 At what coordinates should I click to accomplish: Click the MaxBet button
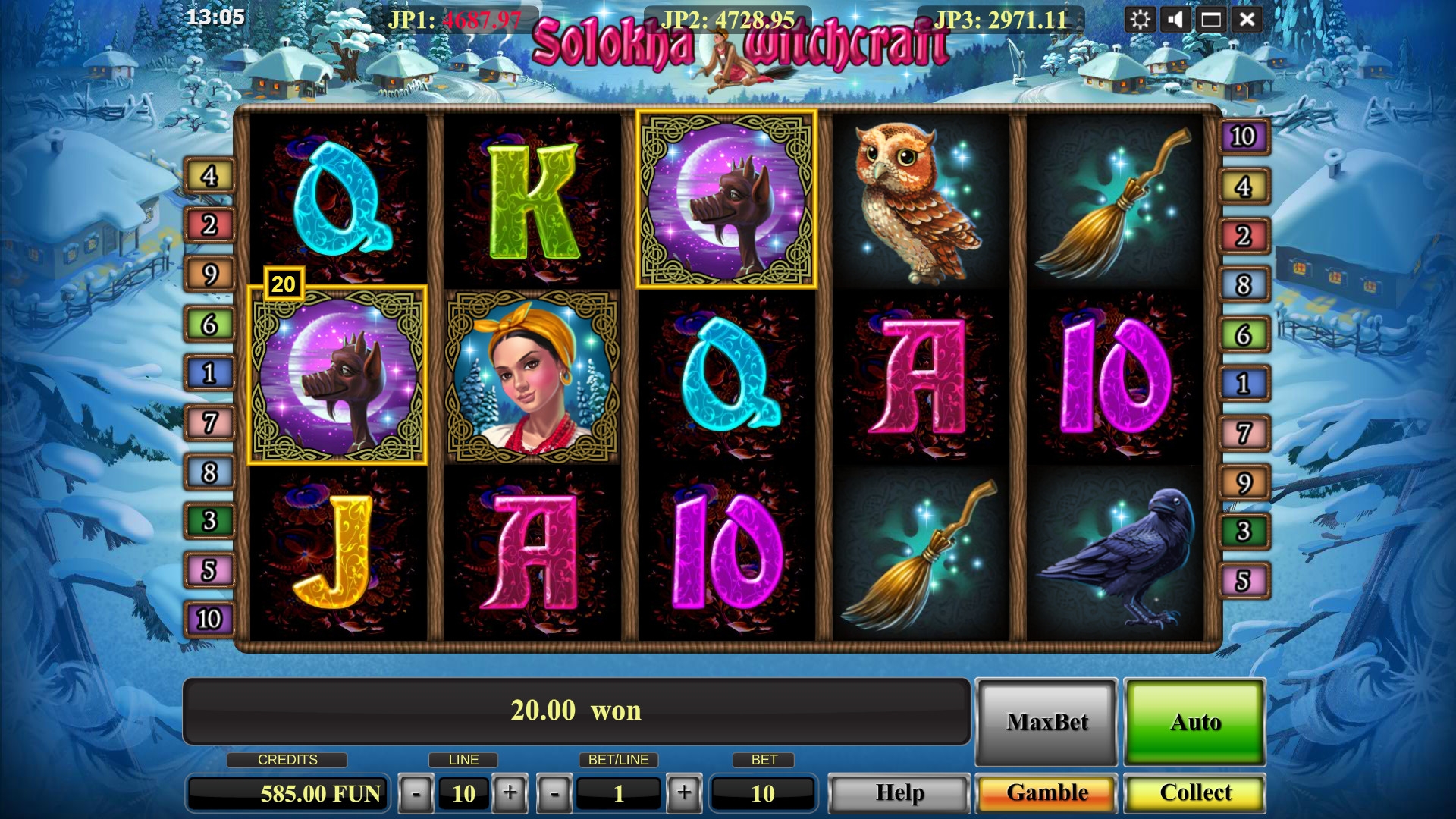(x=1046, y=722)
